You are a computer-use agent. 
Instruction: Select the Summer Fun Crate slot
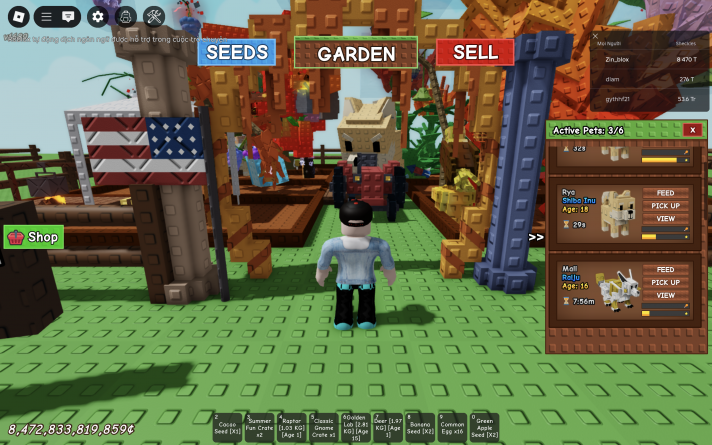click(259, 427)
